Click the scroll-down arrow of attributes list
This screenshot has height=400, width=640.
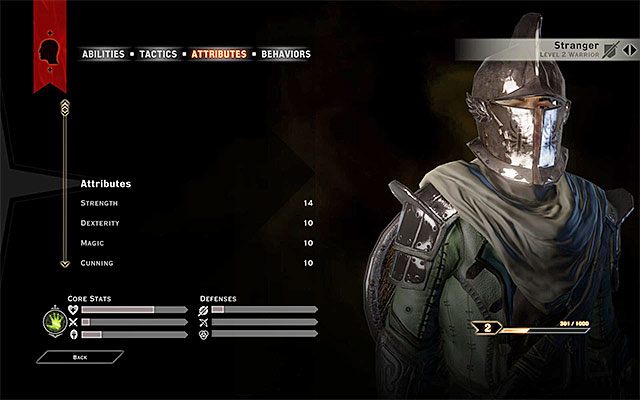(x=65, y=264)
